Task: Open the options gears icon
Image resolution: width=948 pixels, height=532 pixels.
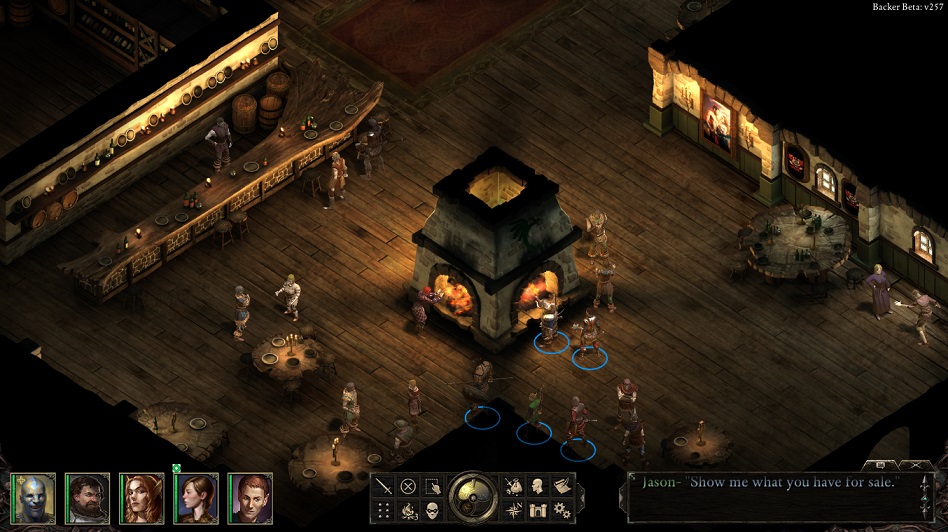Action: click(x=562, y=511)
